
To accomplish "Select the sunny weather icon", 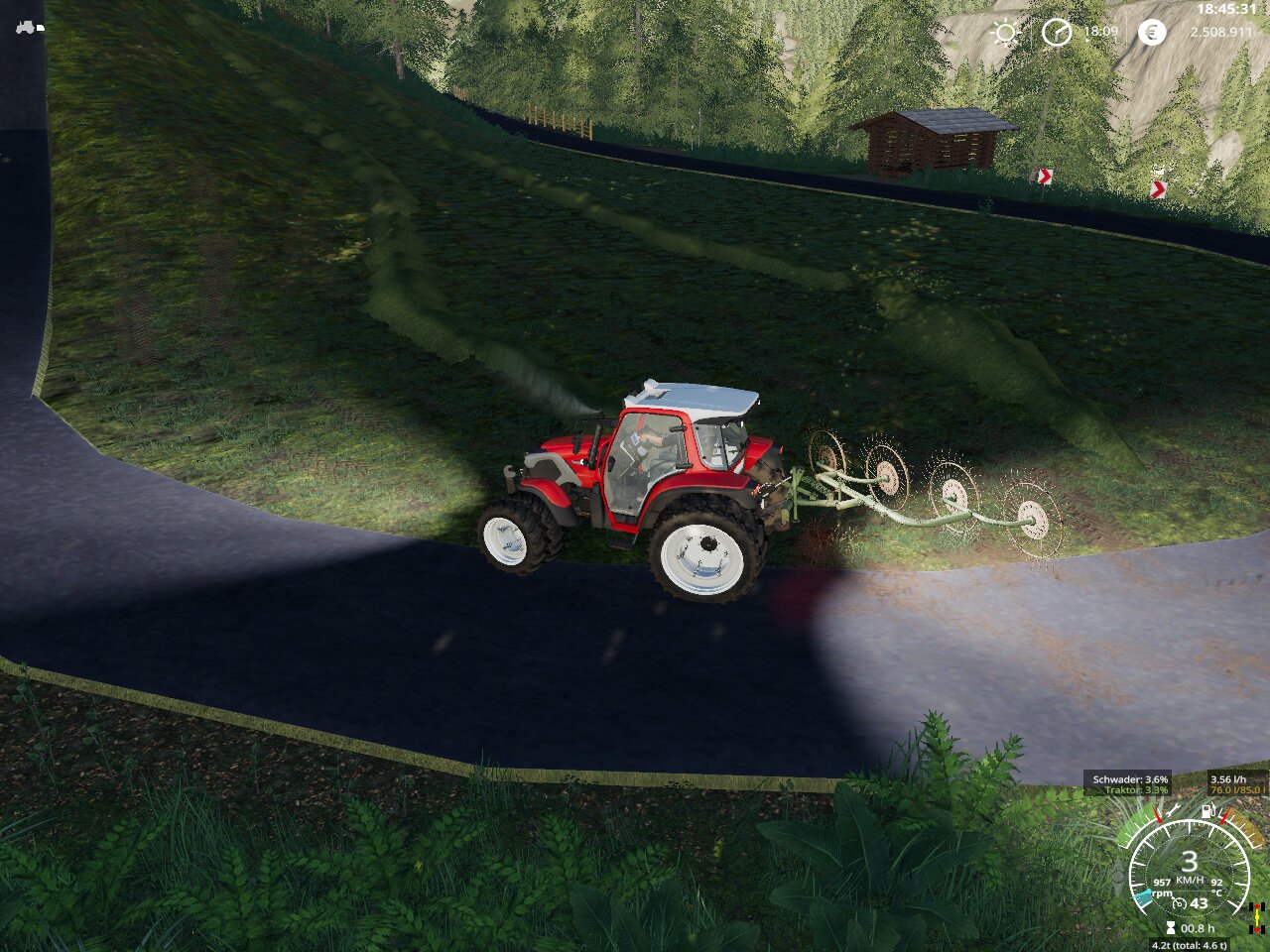I will (x=1005, y=33).
